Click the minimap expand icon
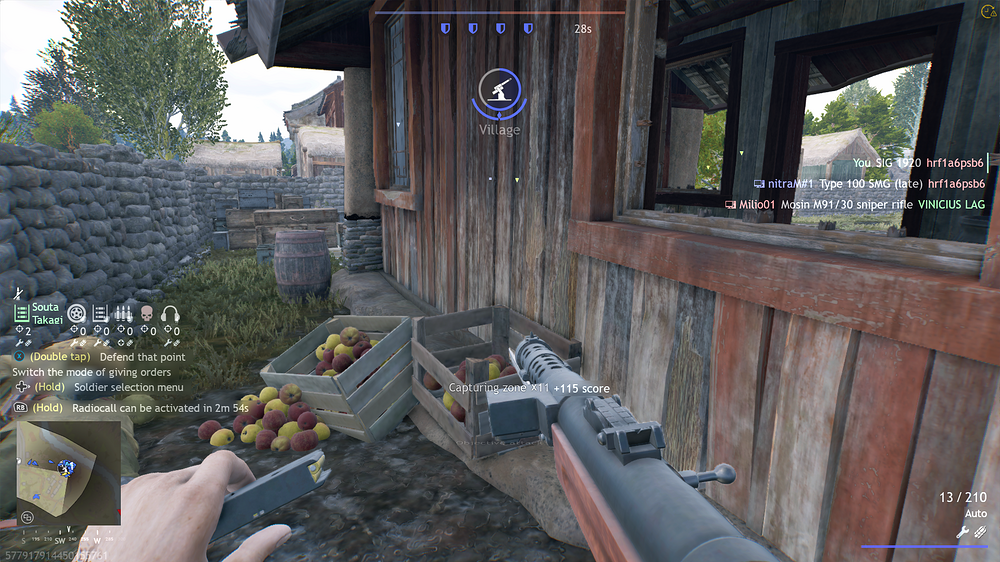 coord(27,517)
